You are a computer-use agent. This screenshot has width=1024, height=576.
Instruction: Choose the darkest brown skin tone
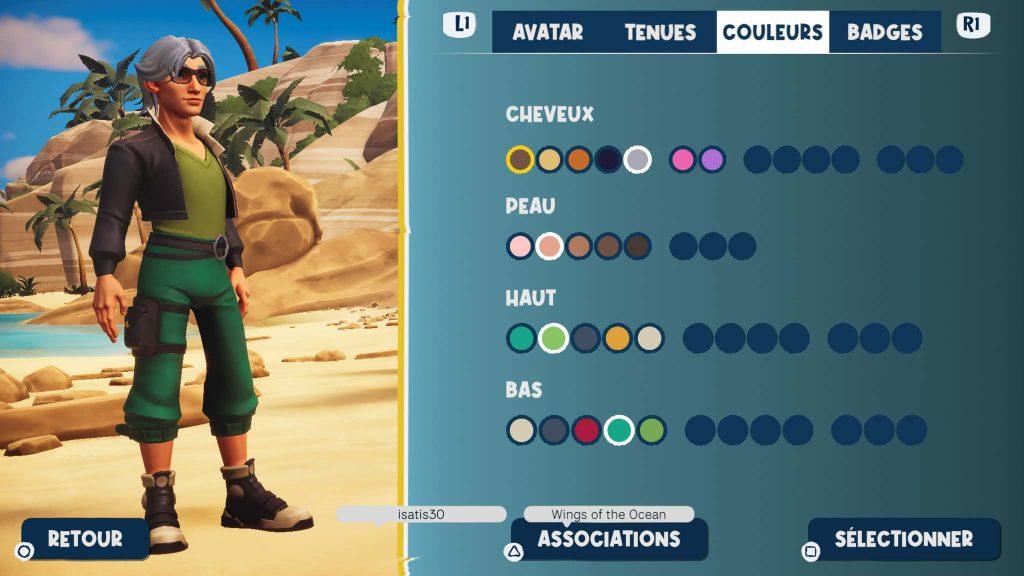click(x=637, y=246)
